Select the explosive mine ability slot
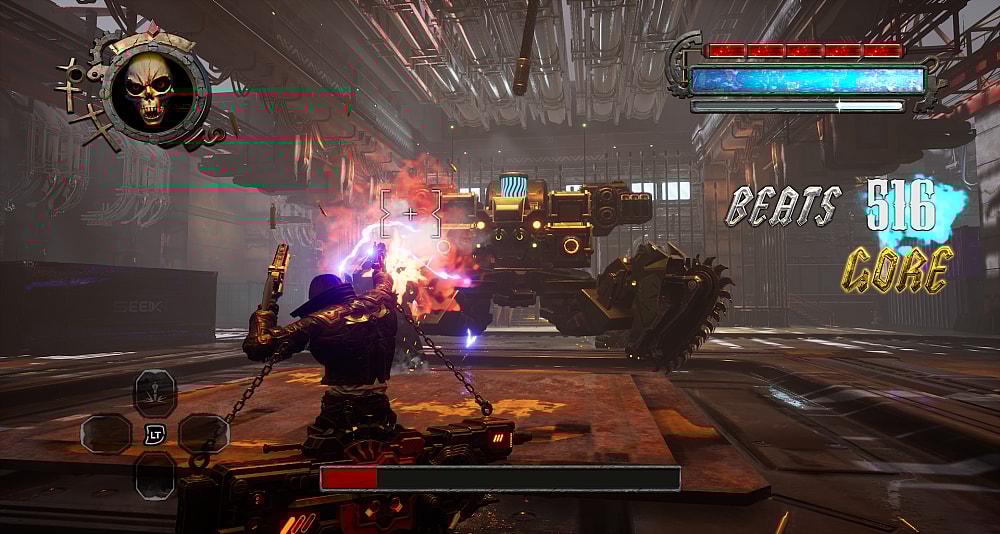This screenshot has width=1000, height=534. pyautogui.click(x=155, y=393)
